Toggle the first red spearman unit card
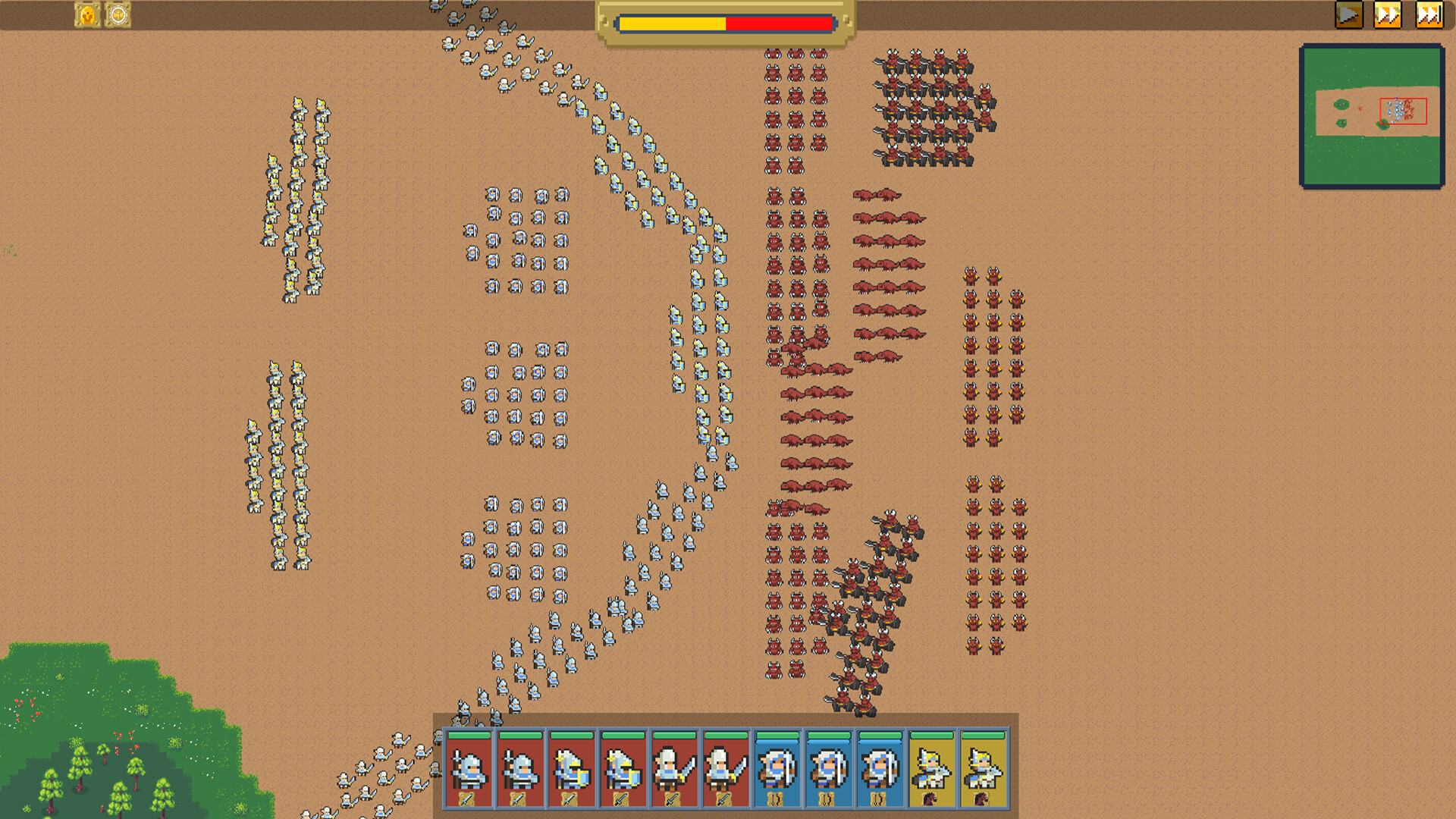The image size is (1456, 819). point(469,767)
